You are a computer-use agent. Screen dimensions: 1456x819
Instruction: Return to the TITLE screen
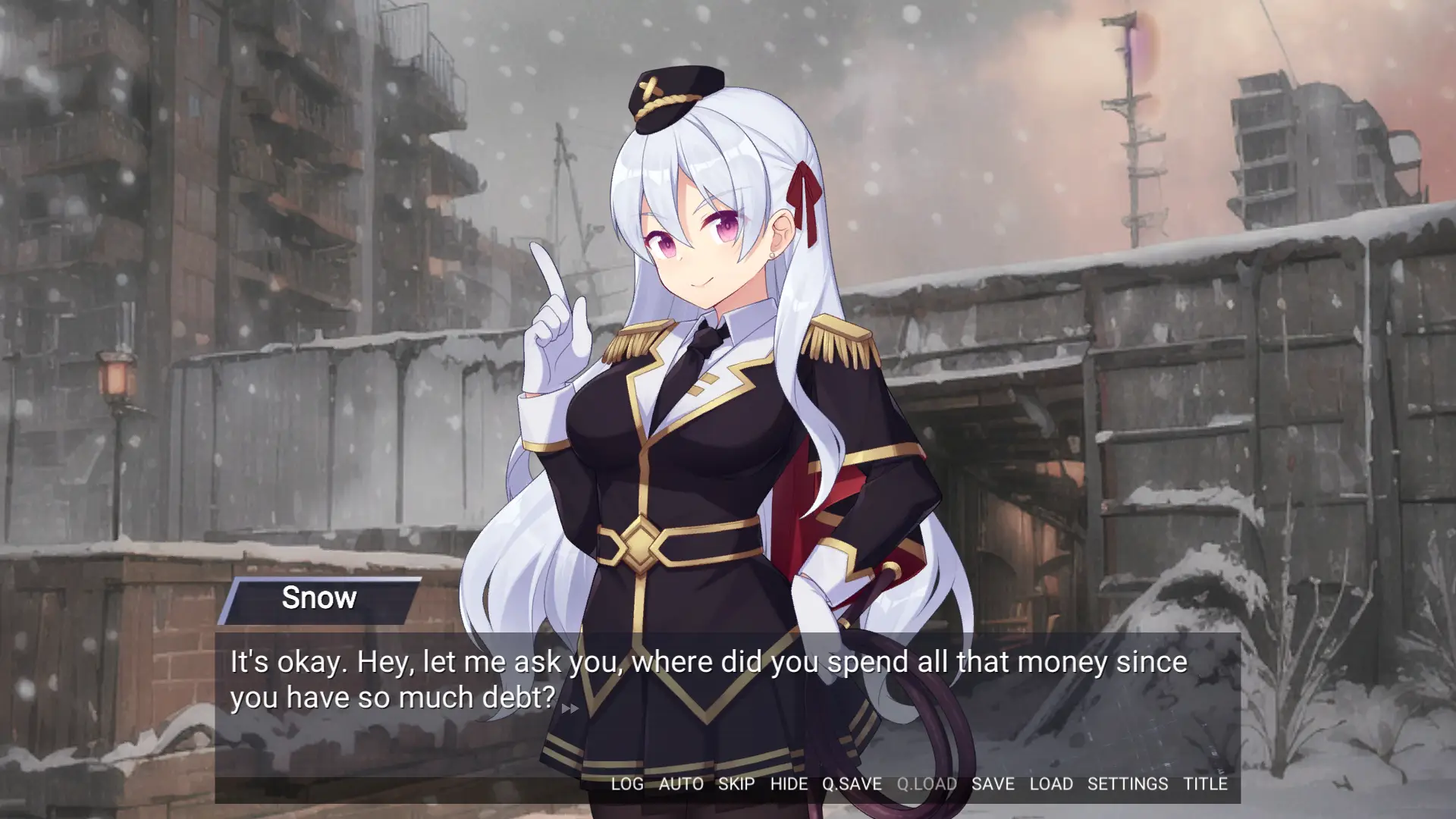tap(1206, 785)
